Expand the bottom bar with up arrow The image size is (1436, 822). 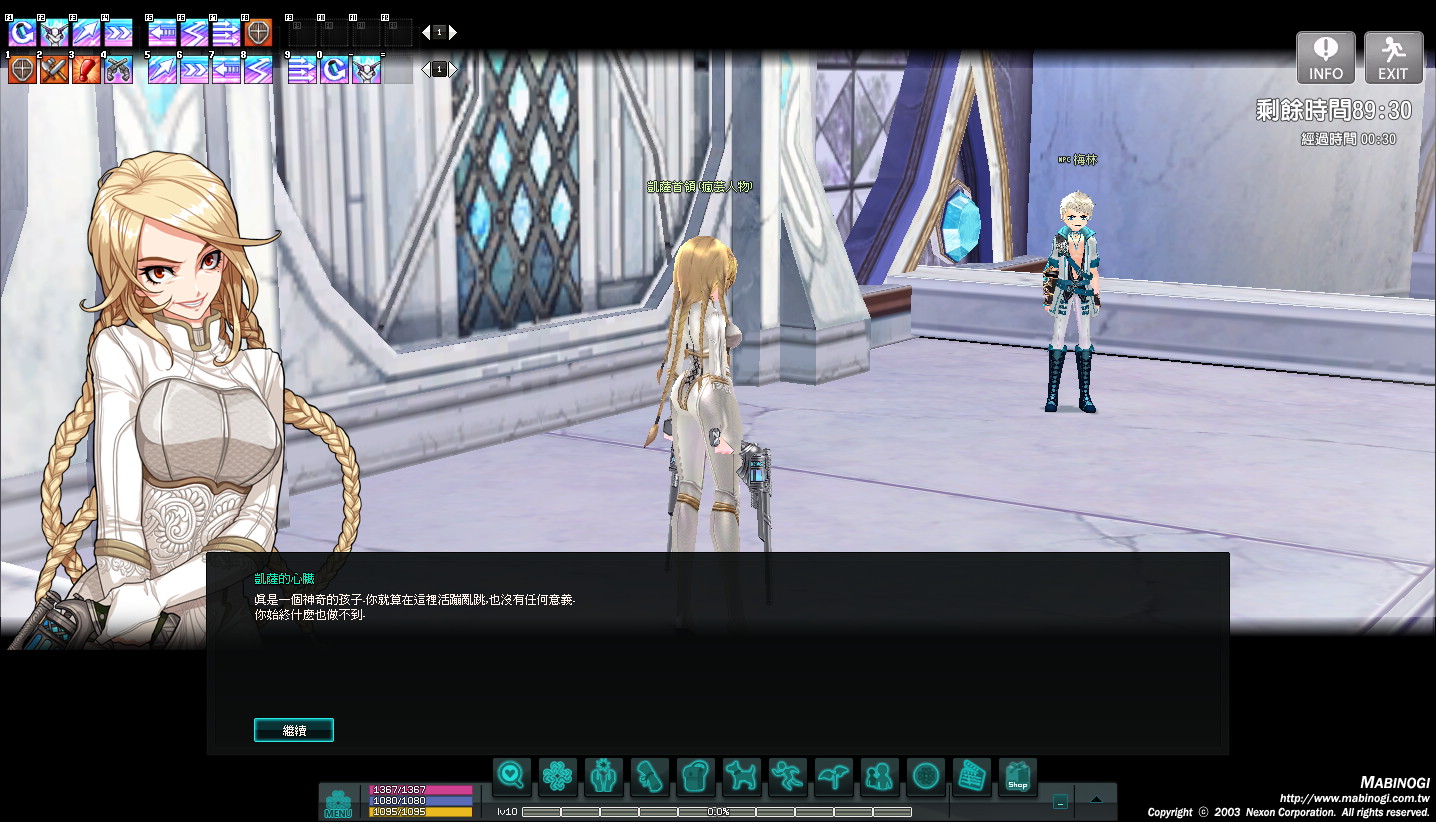coord(1096,800)
